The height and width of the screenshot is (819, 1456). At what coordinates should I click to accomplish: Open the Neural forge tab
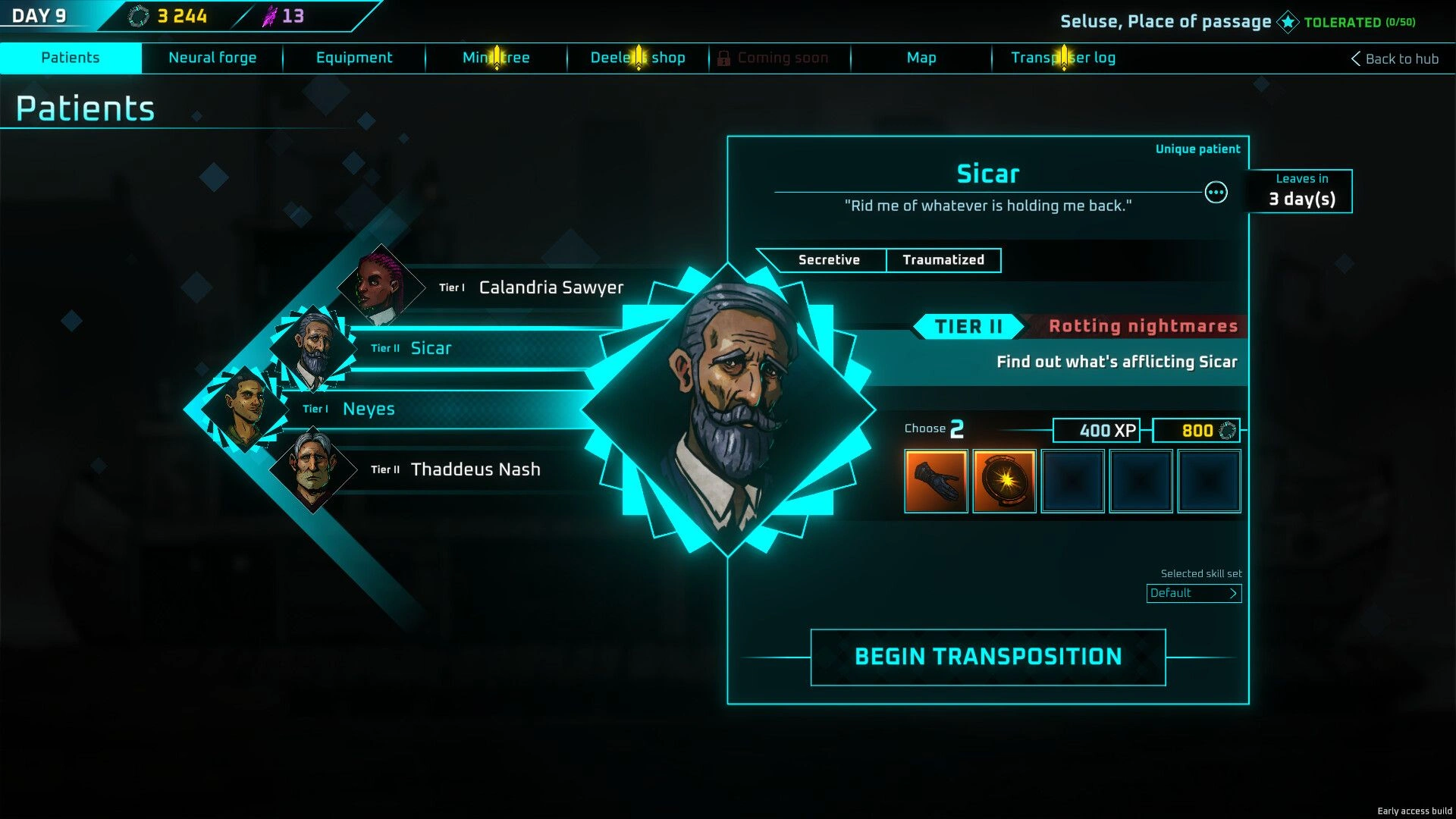(212, 58)
